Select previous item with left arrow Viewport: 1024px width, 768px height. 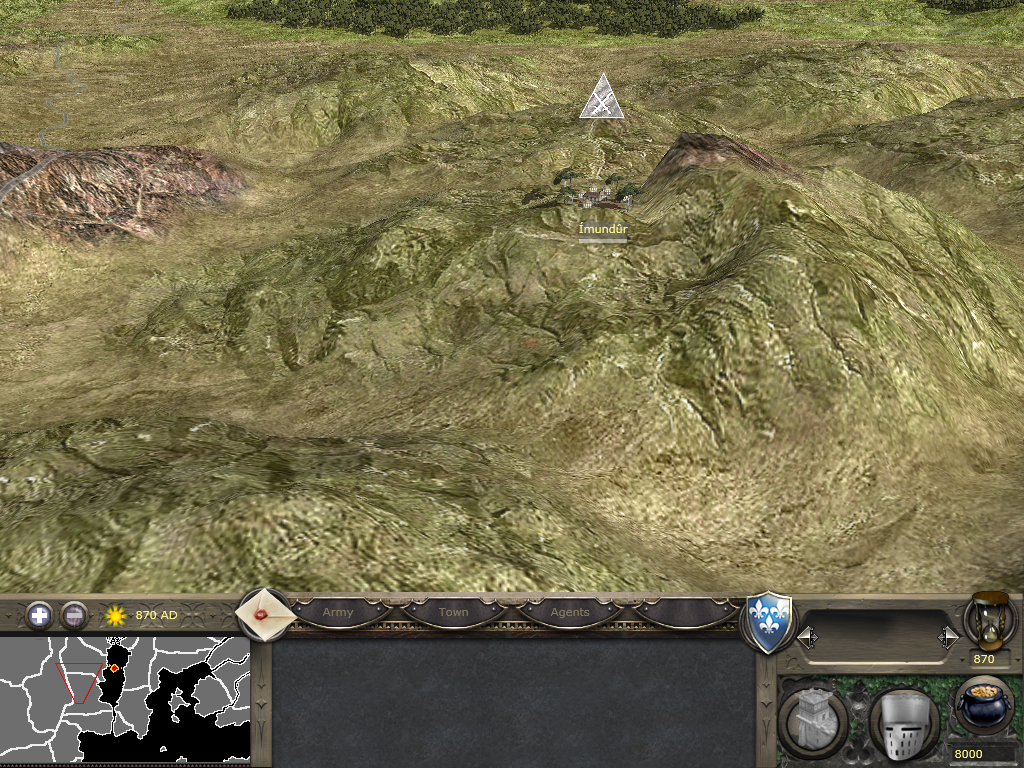807,636
